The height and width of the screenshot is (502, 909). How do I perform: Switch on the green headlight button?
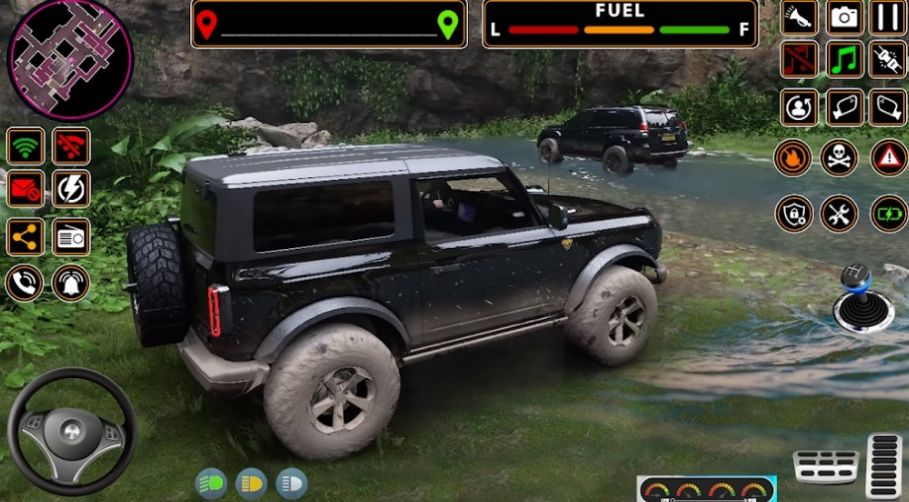pos(210,484)
